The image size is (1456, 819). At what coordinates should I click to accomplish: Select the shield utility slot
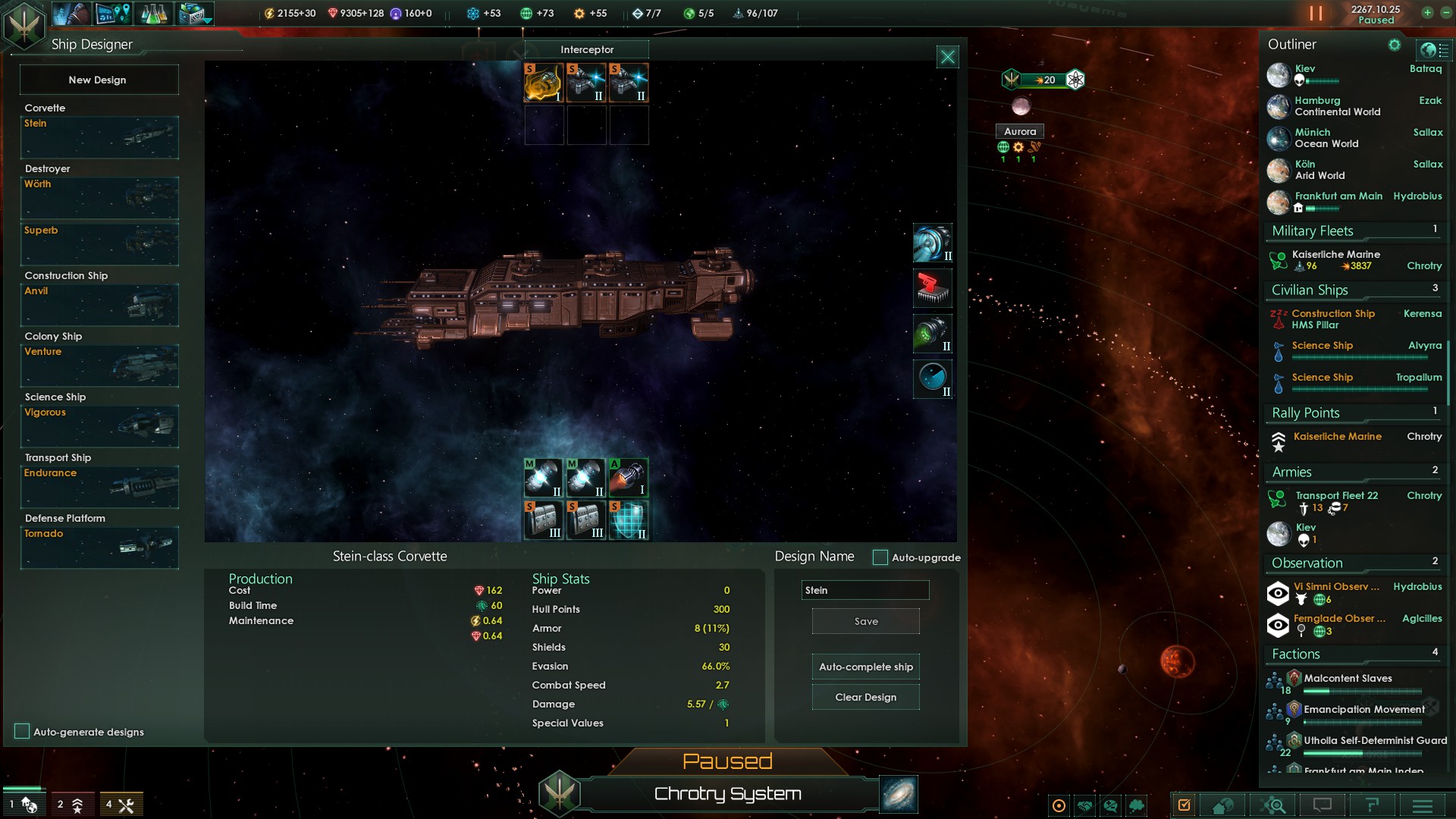(629, 519)
